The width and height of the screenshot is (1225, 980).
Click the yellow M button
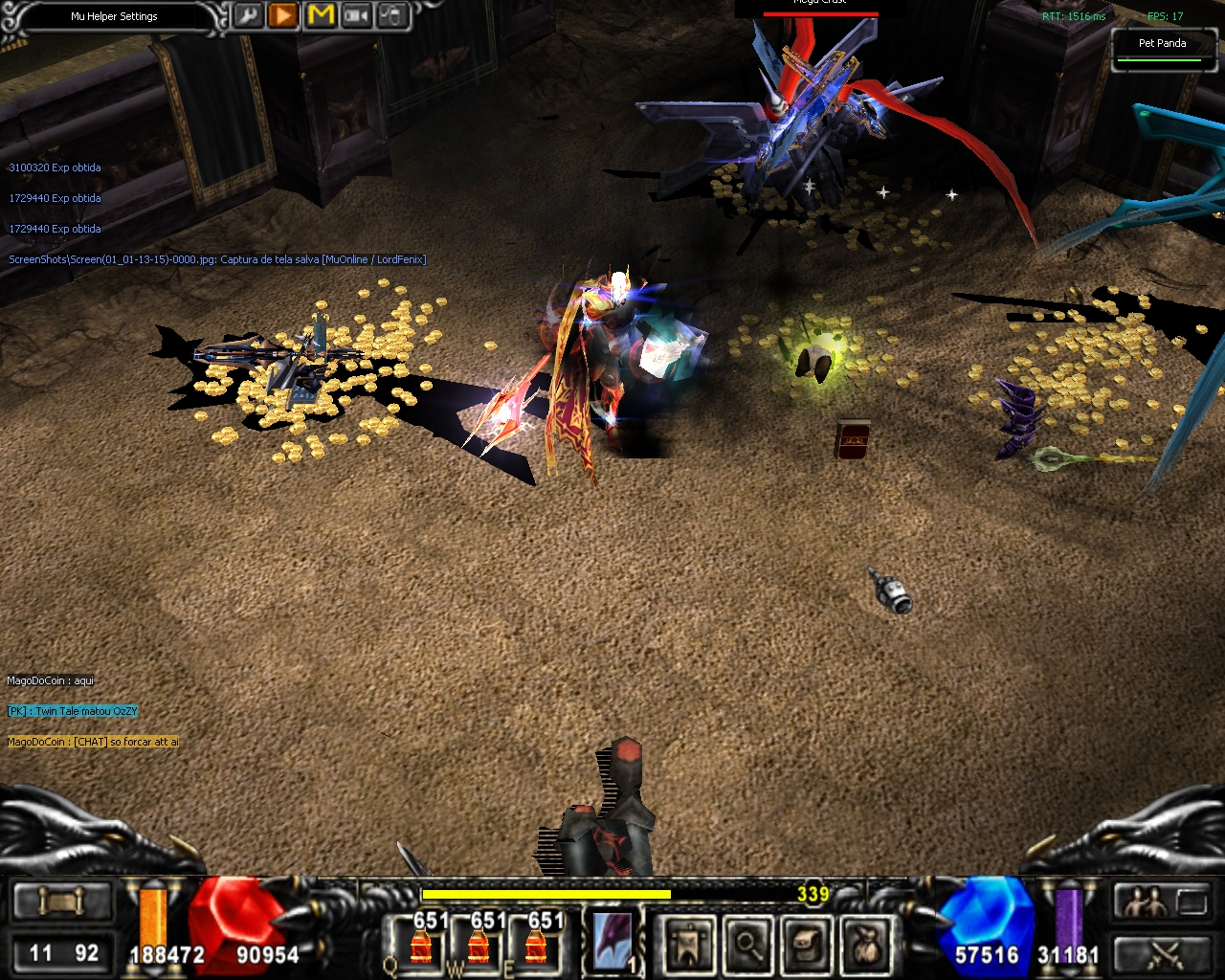pyautogui.click(x=321, y=16)
